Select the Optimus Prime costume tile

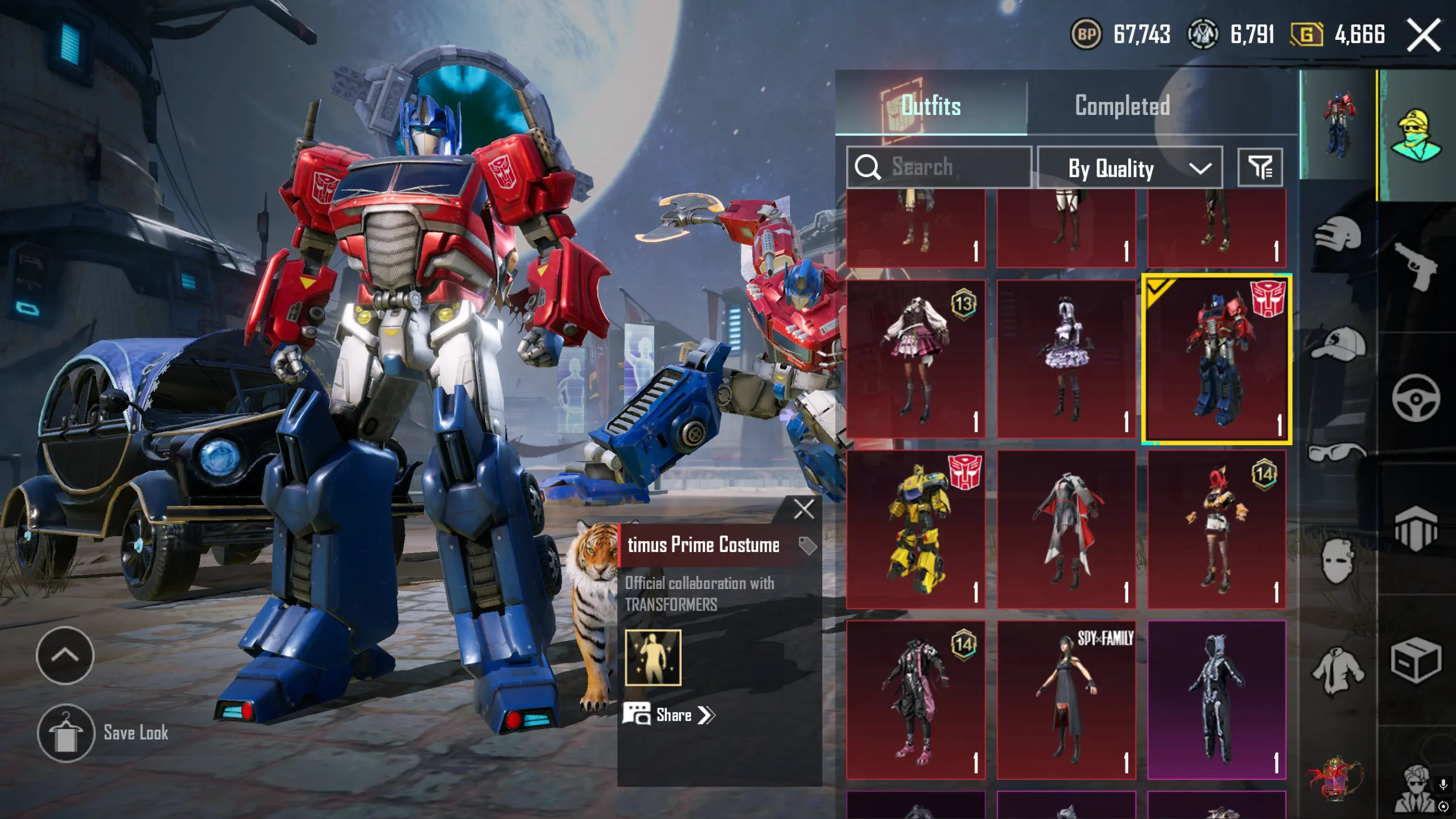tap(1216, 359)
